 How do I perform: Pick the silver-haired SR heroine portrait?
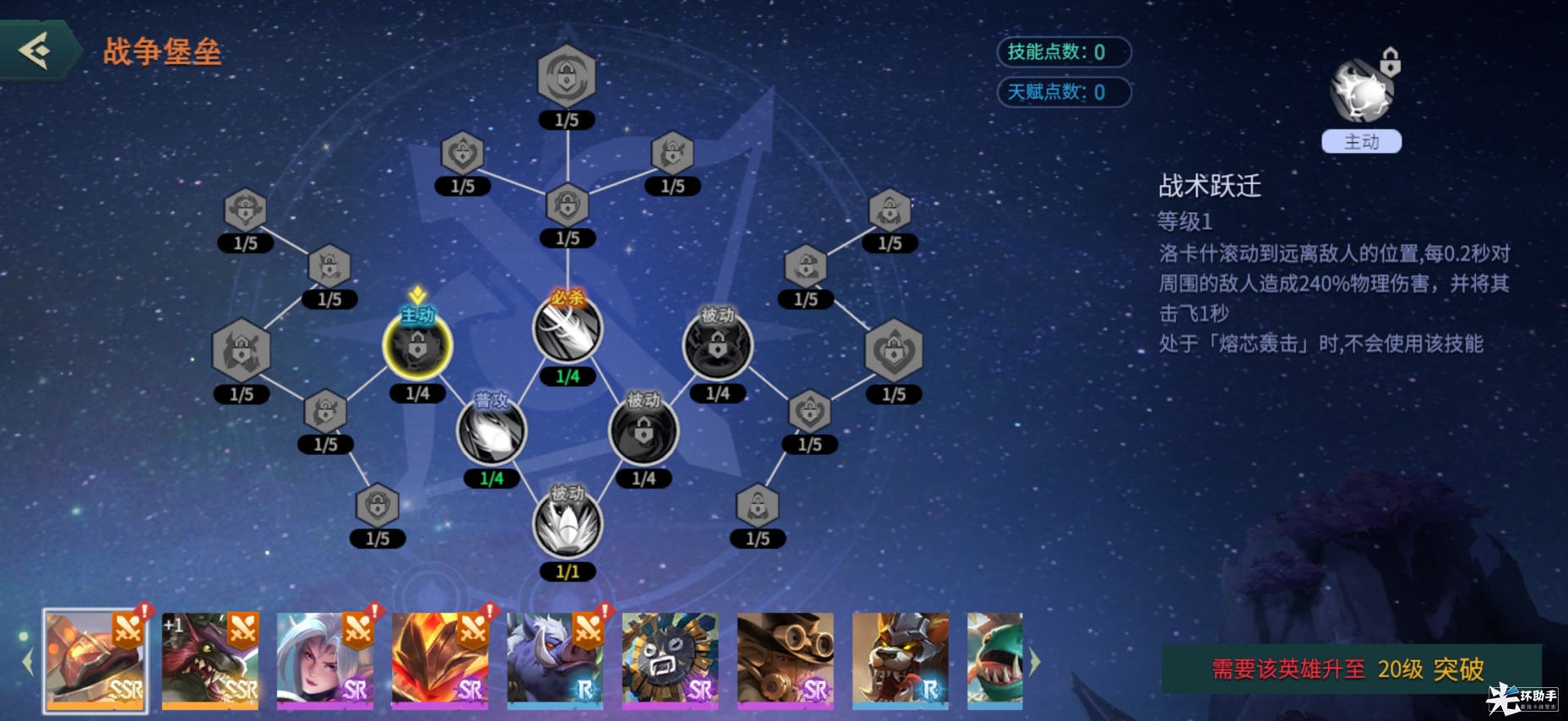click(x=325, y=659)
